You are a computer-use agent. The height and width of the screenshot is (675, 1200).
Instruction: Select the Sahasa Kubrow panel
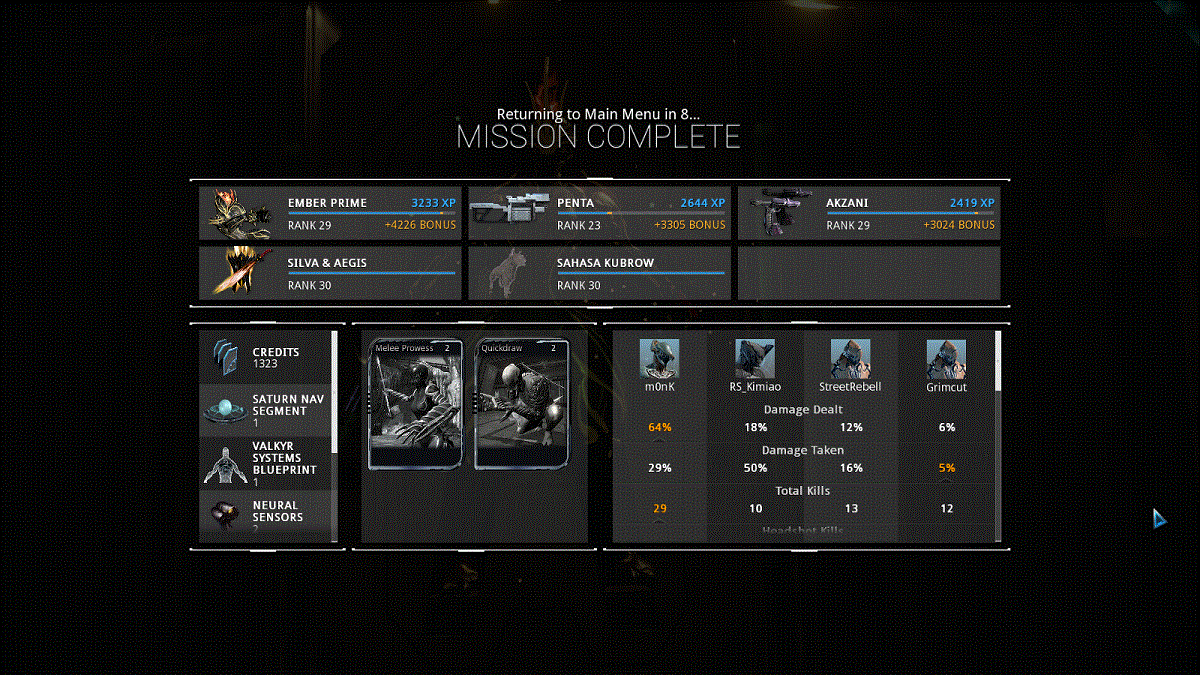point(599,273)
